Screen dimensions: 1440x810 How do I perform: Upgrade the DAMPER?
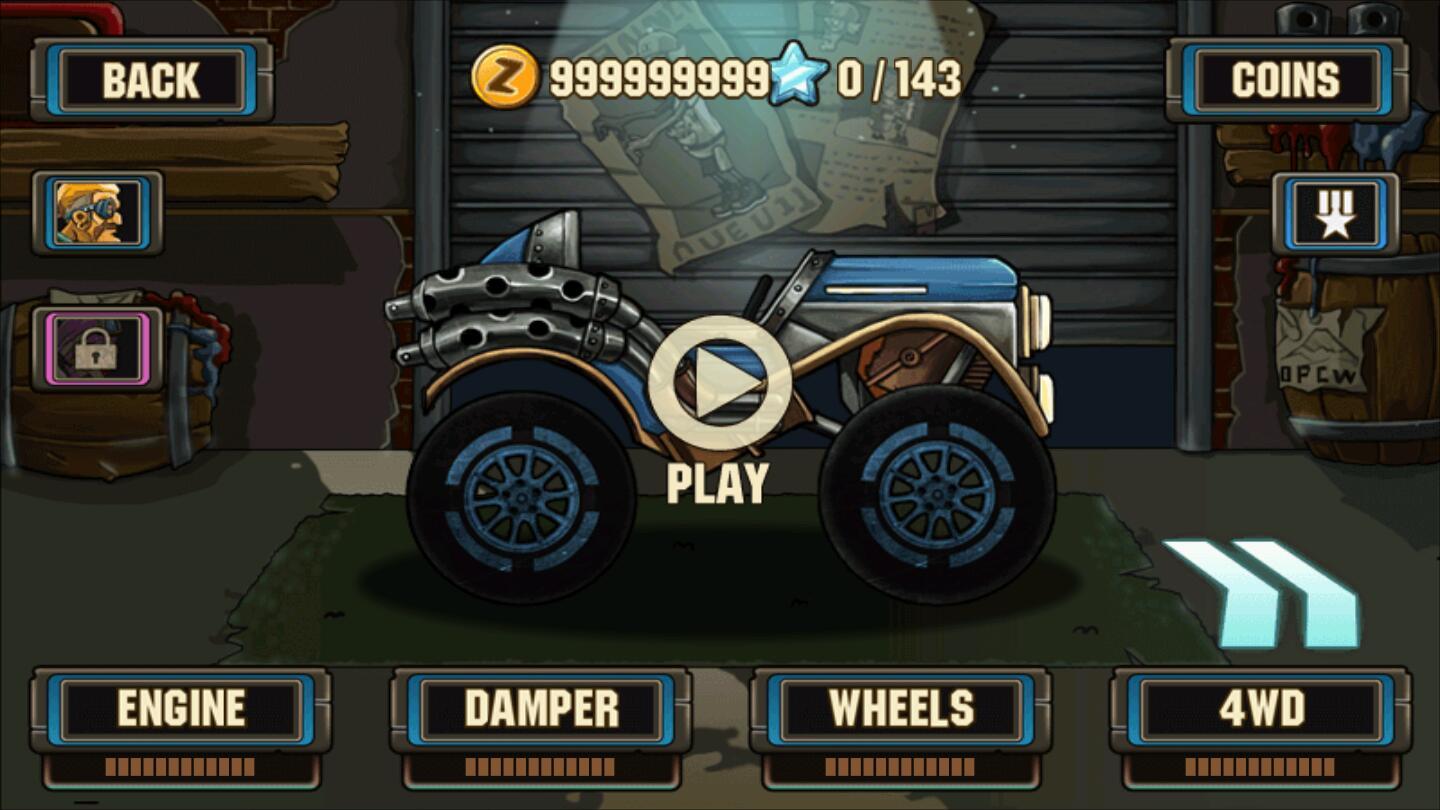543,707
